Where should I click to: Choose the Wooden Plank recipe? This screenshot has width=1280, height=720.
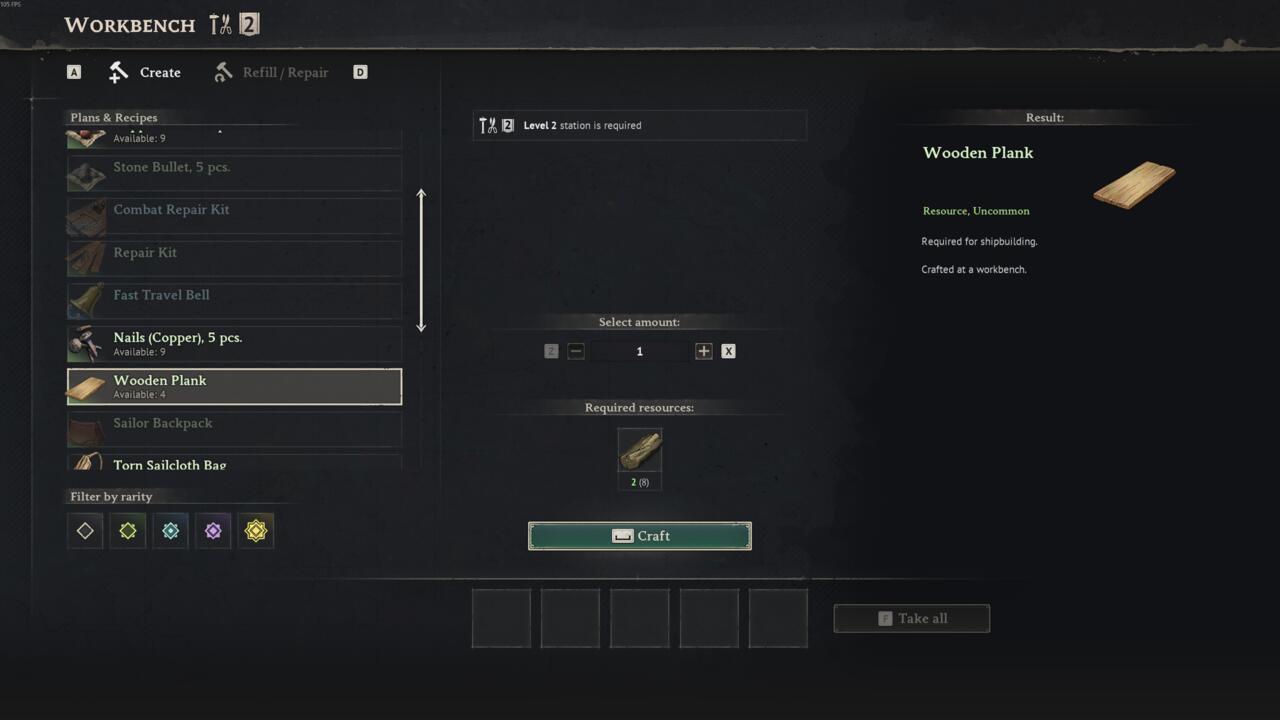tap(234, 387)
